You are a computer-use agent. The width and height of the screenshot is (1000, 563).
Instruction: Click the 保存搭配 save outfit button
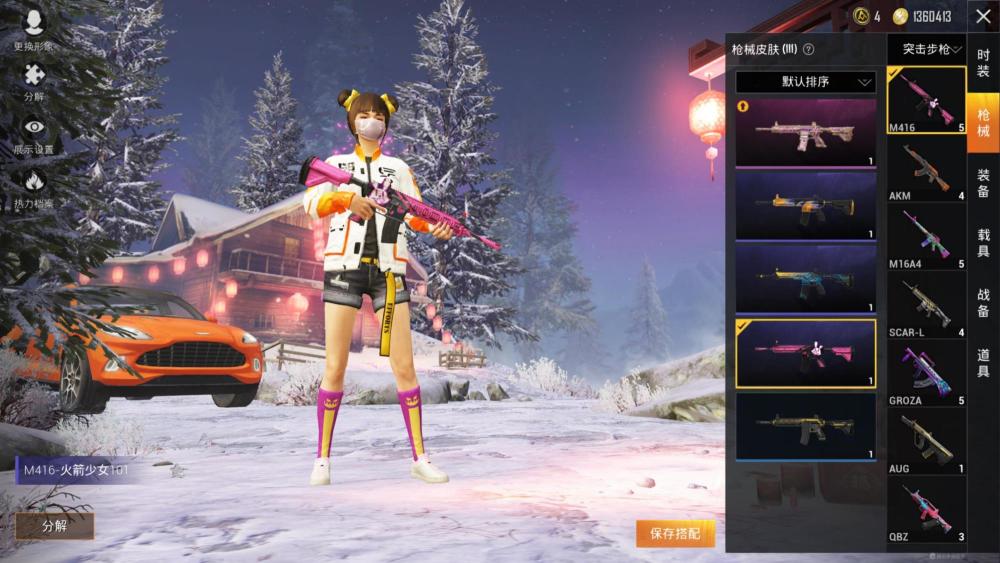click(x=675, y=534)
